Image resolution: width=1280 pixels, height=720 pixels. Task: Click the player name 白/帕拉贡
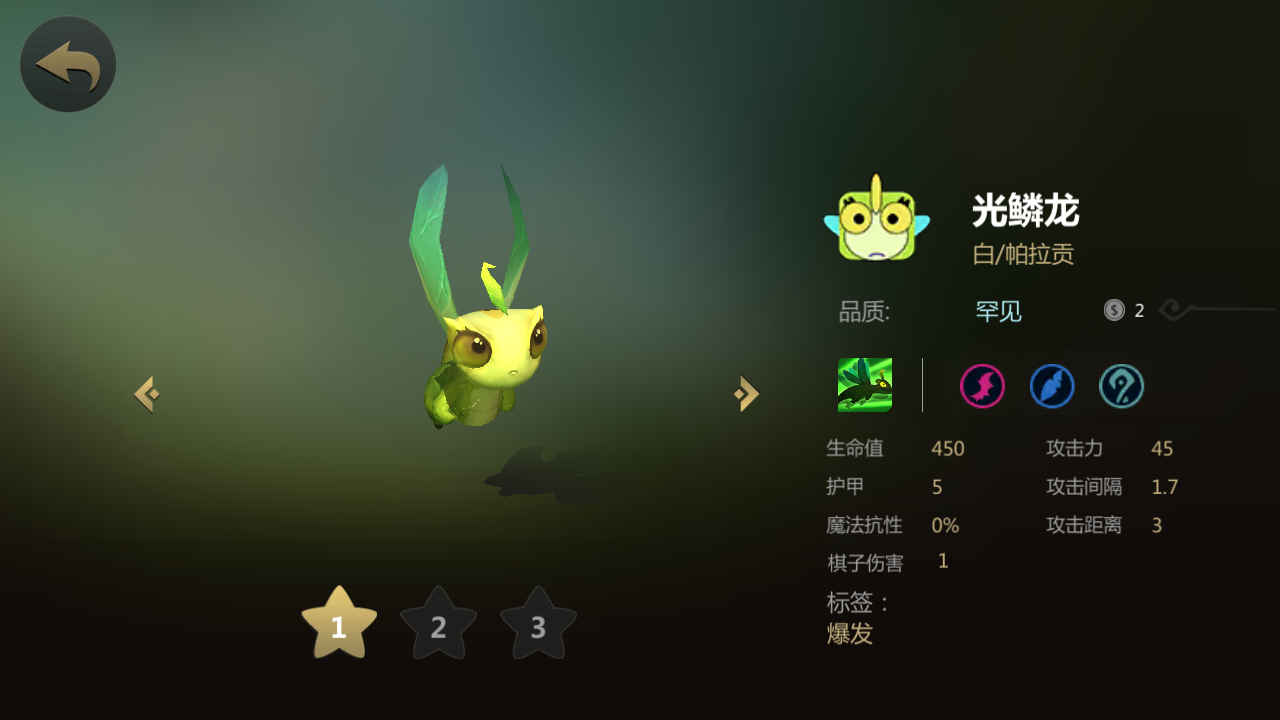[x=1022, y=254]
